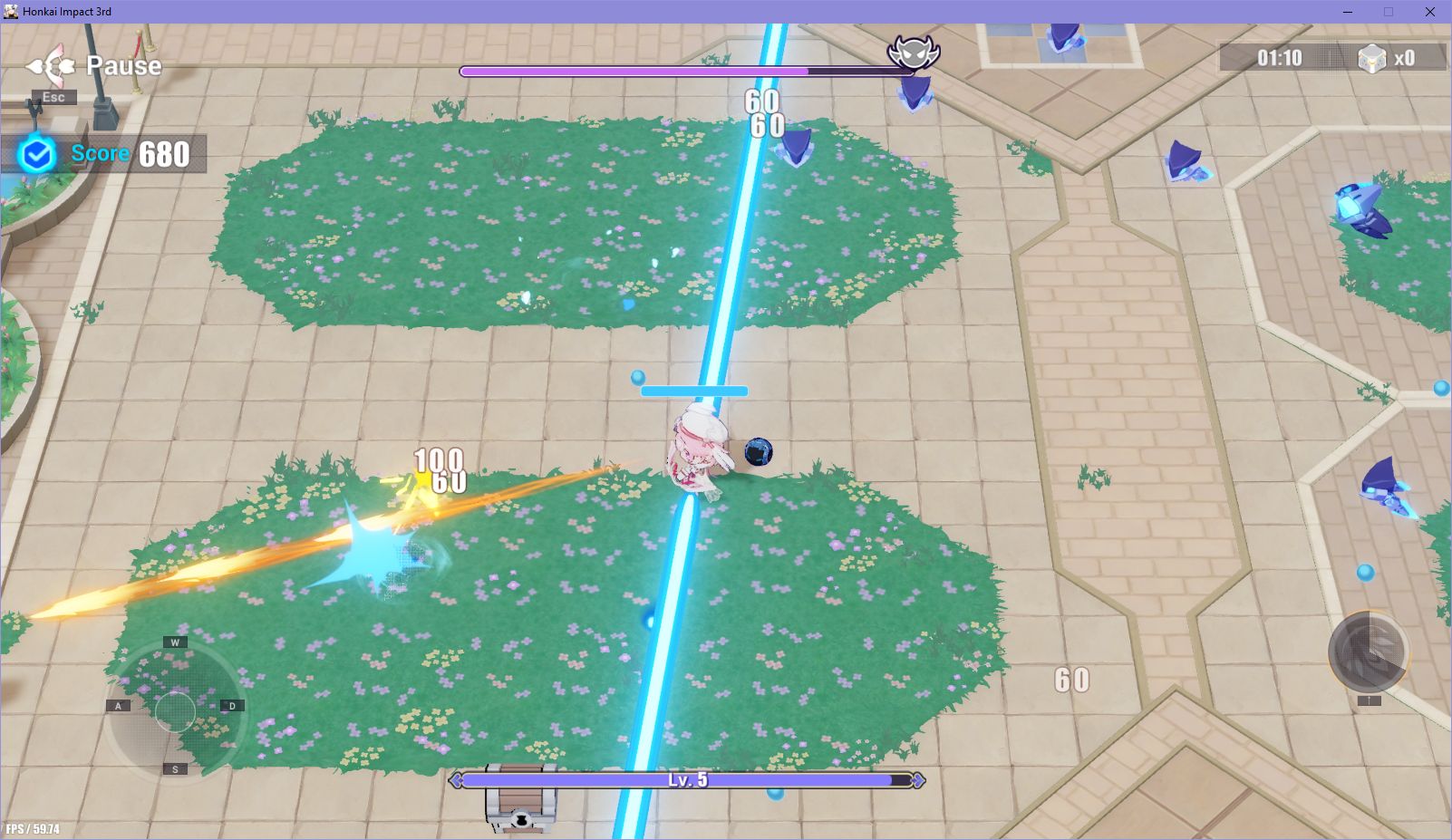Pause the game with the Pause button
This screenshot has height=840, width=1452.
pyautogui.click(x=95, y=66)
